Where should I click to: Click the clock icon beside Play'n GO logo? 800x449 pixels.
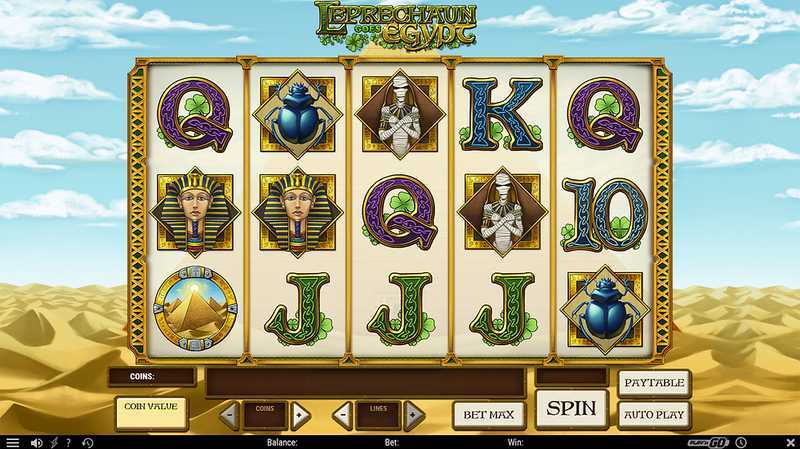tap(741, 442)
